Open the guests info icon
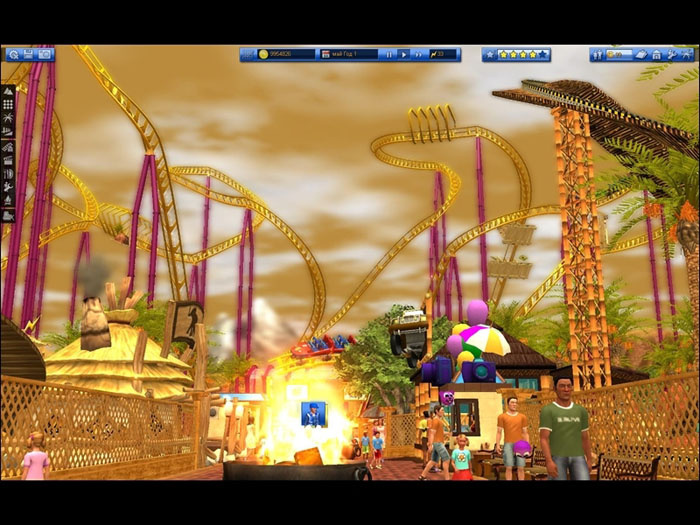This screenshot has width=700, height=525. [x=598, y=54]
